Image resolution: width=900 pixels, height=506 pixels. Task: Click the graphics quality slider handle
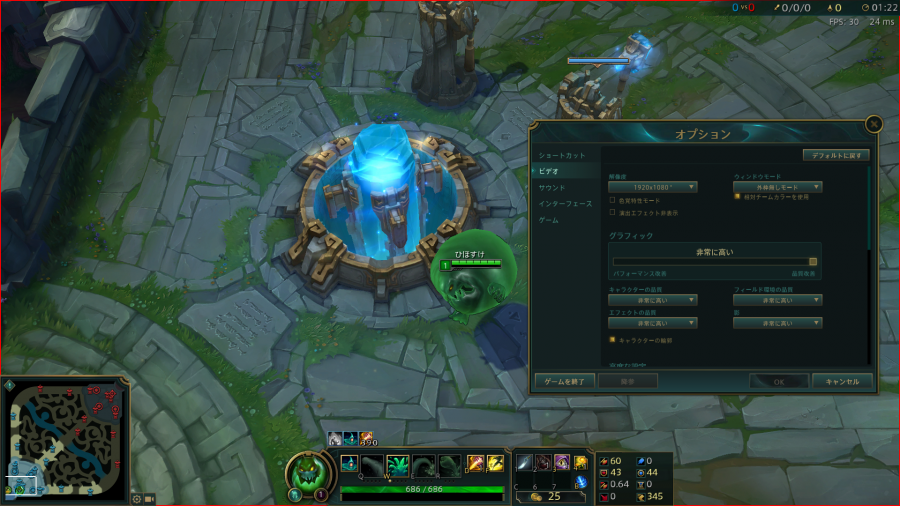[813, 262]
